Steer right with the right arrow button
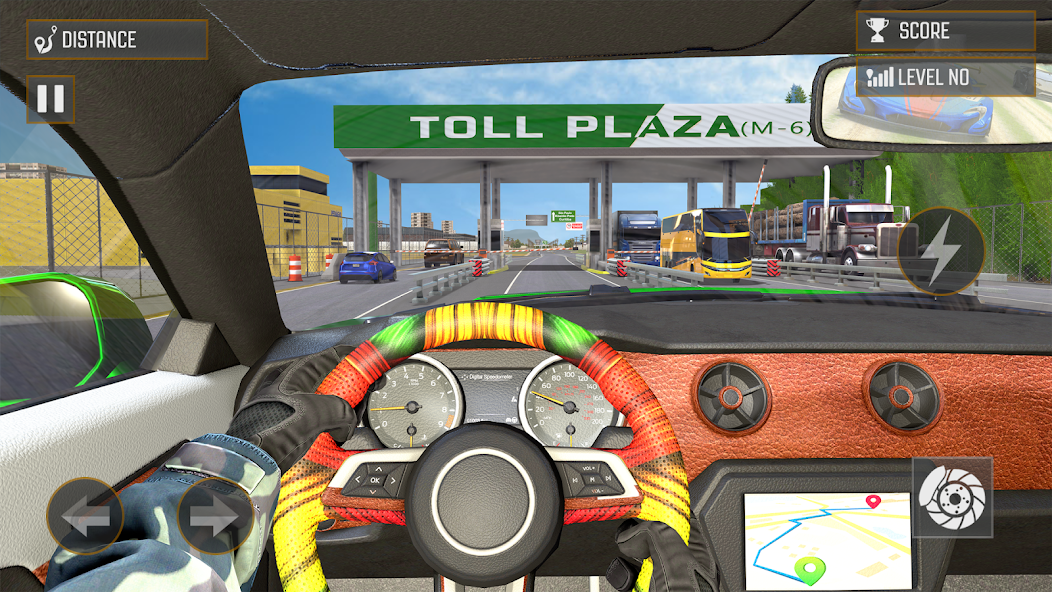This screenshot has height=592, width=1052. pyautogui.click(x=214, y=516)
